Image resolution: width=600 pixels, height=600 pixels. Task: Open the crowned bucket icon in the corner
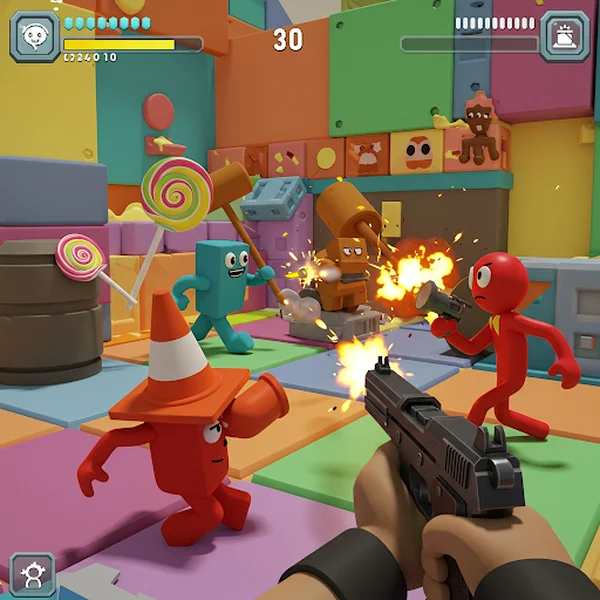click(564, 37)
